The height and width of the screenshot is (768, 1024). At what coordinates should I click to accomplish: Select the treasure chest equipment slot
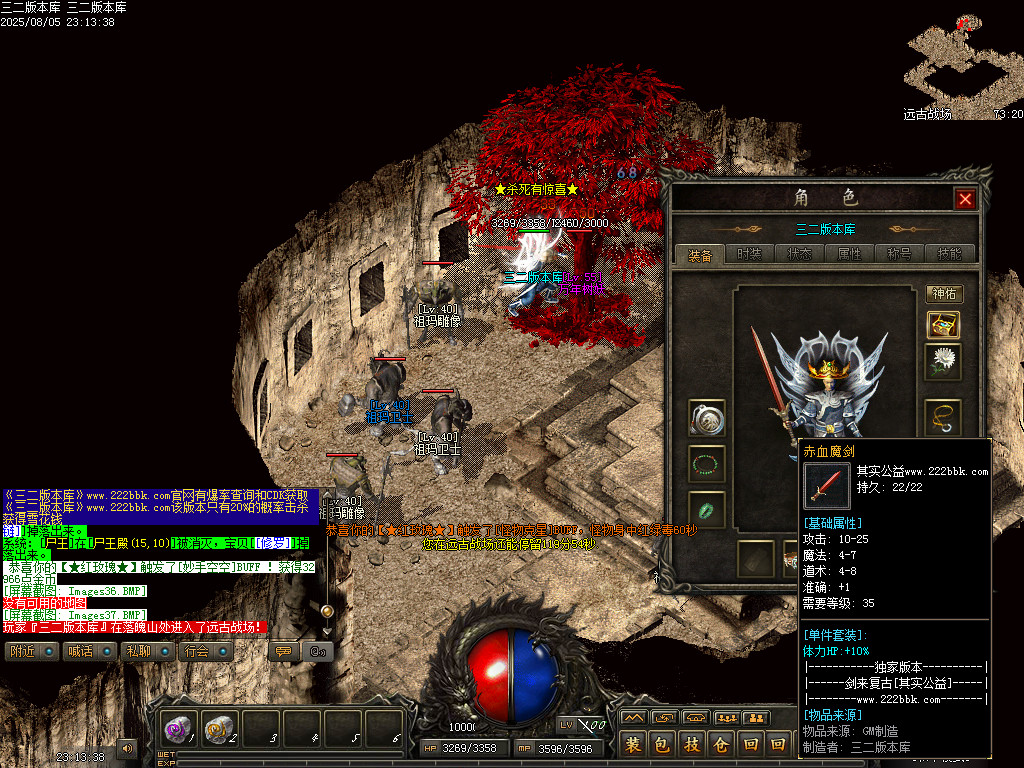point(943,325)
